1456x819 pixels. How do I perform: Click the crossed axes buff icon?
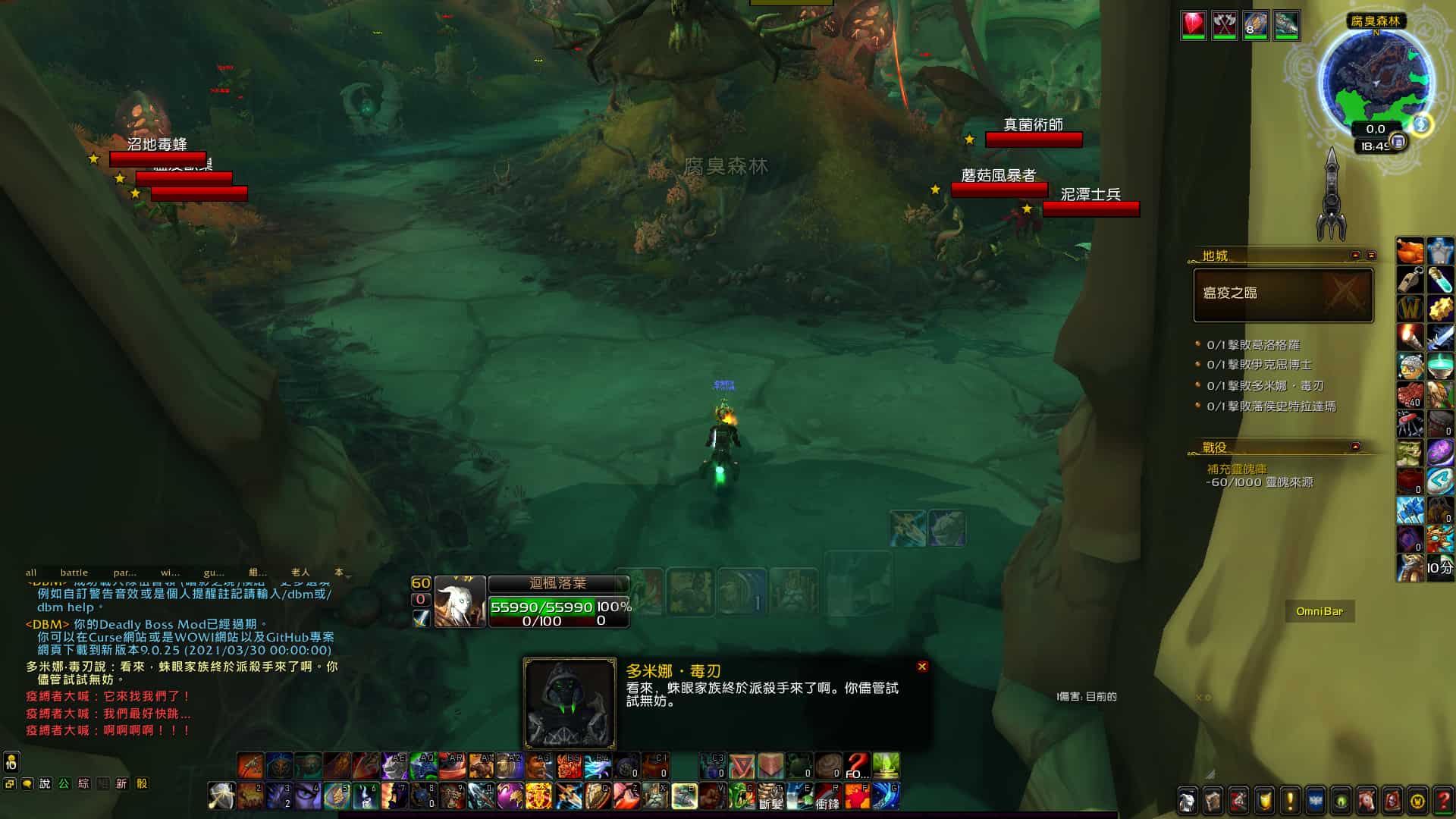pyautogui.click(x=1224, y=25)
